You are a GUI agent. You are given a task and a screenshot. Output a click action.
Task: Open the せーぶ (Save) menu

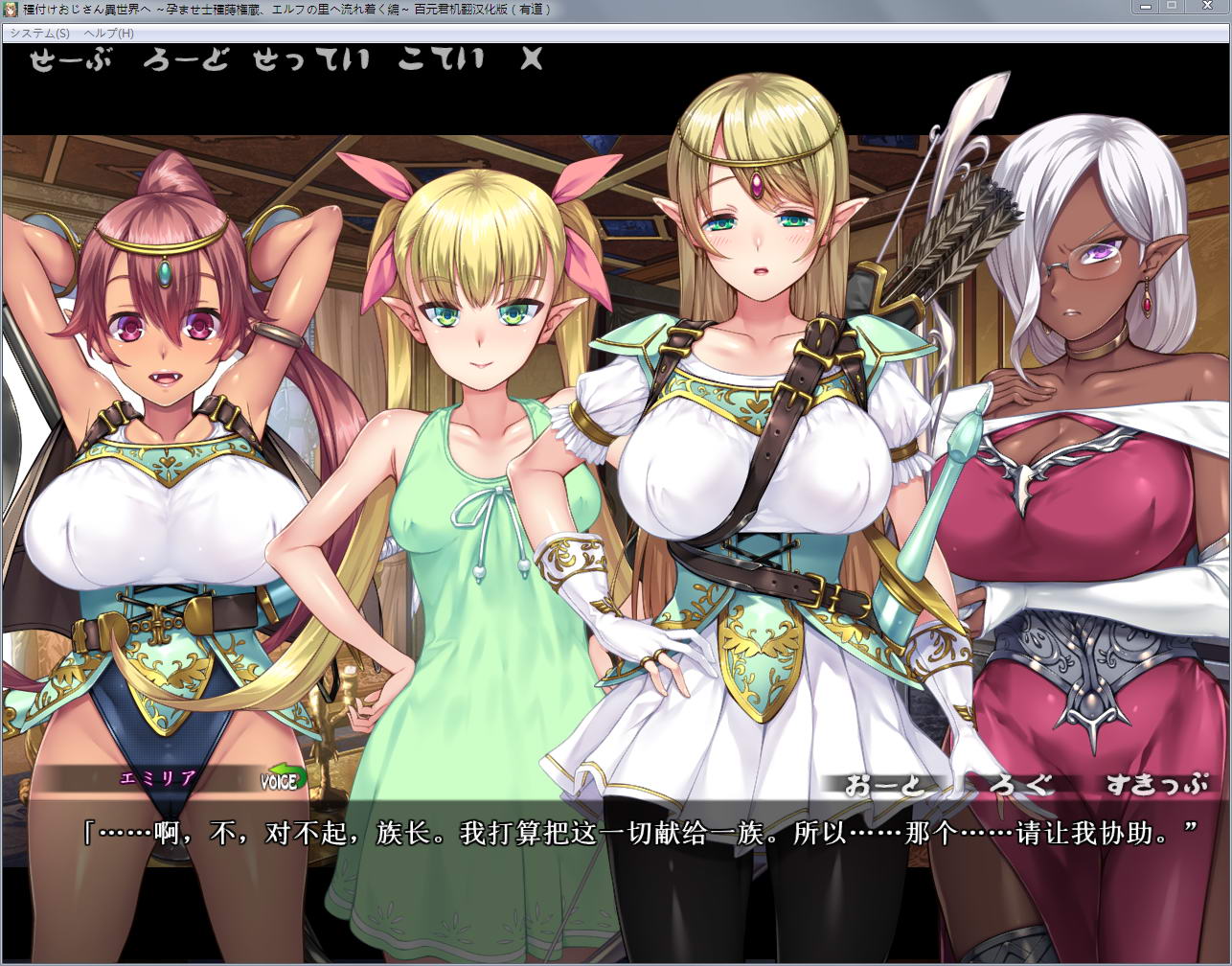[70, 60]
